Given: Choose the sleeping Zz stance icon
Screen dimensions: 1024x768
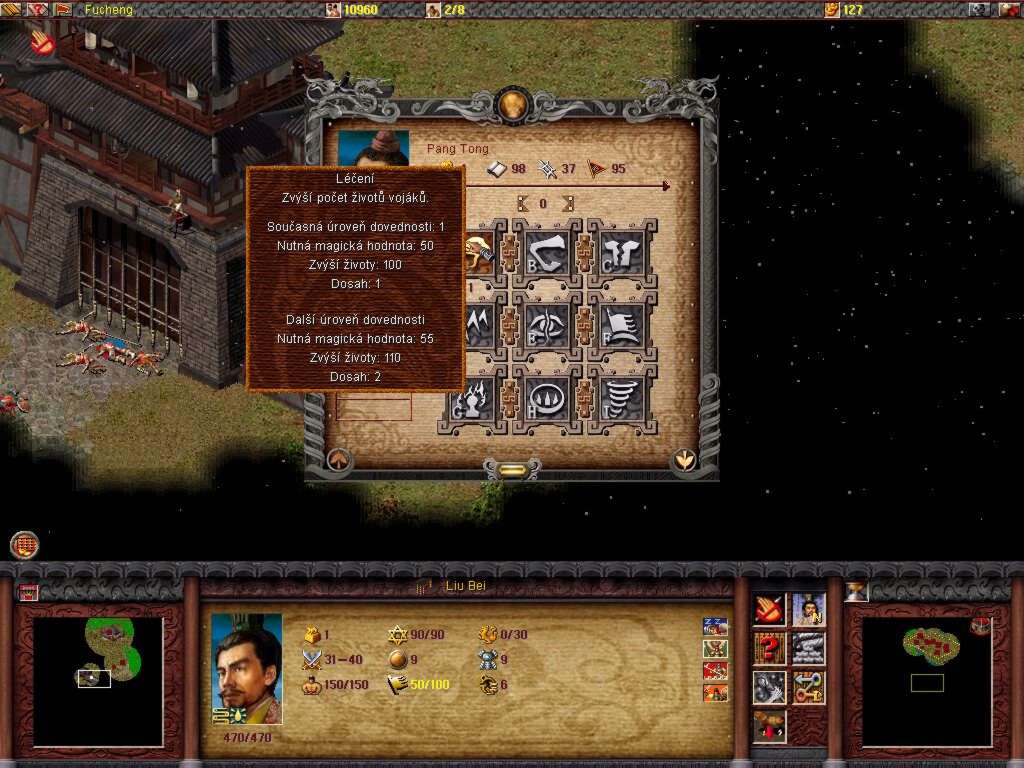Looking at the screenshot, I should coord(715,627).
